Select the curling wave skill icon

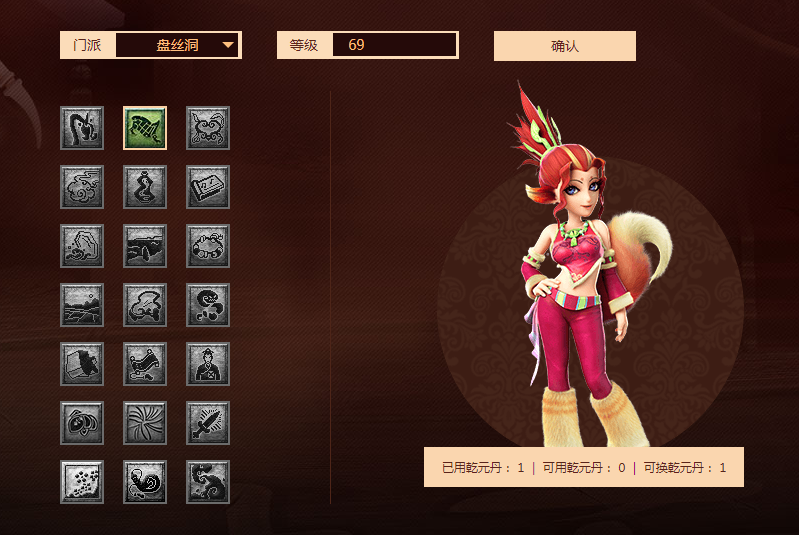[x=208, y=482]
